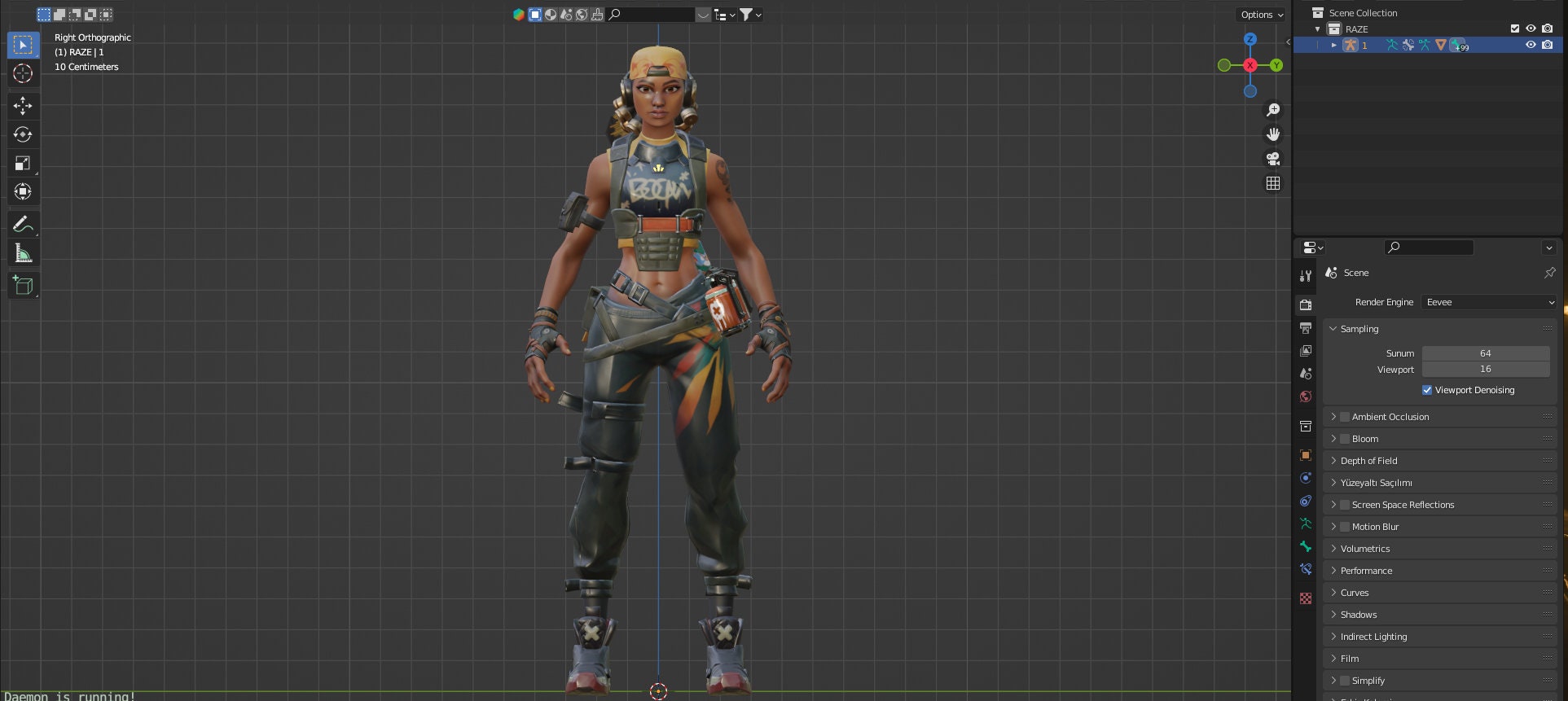Open the Object Properties tab
1568x701 pixels.
click(1306, 454)
